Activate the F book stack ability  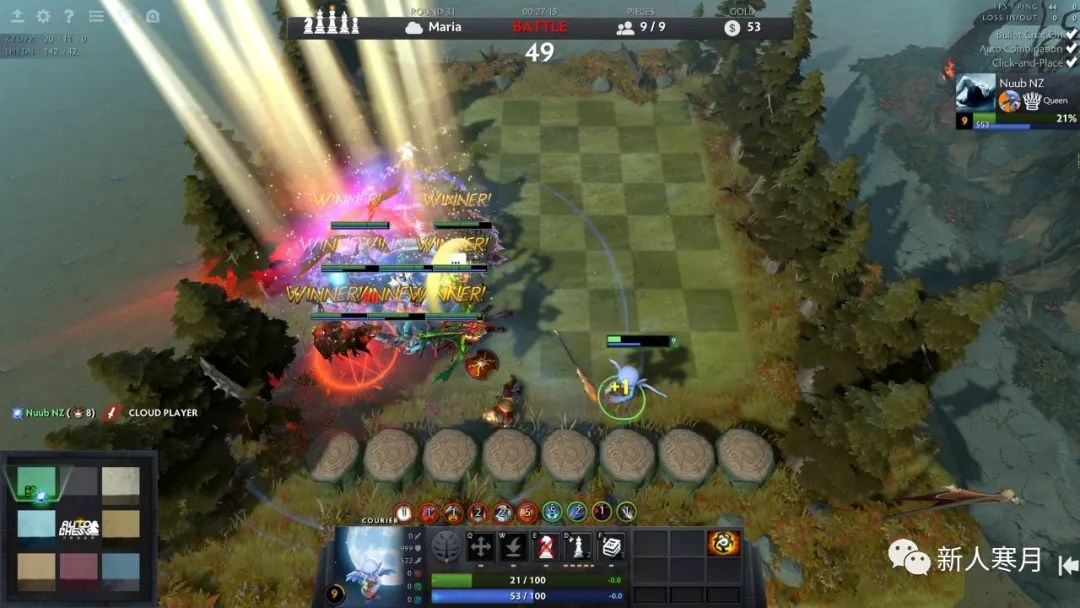[611, 547]
